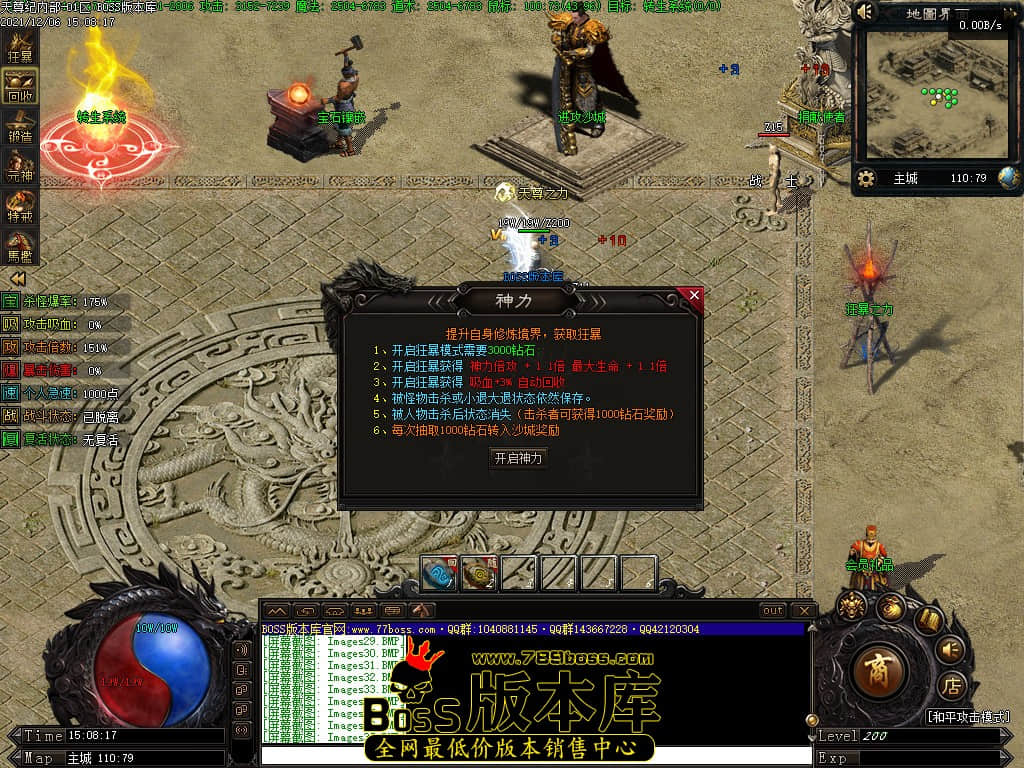Viewport: 1024px width, 768px height.
Task: Close the chat window with its X button
Action: [803, 610]
